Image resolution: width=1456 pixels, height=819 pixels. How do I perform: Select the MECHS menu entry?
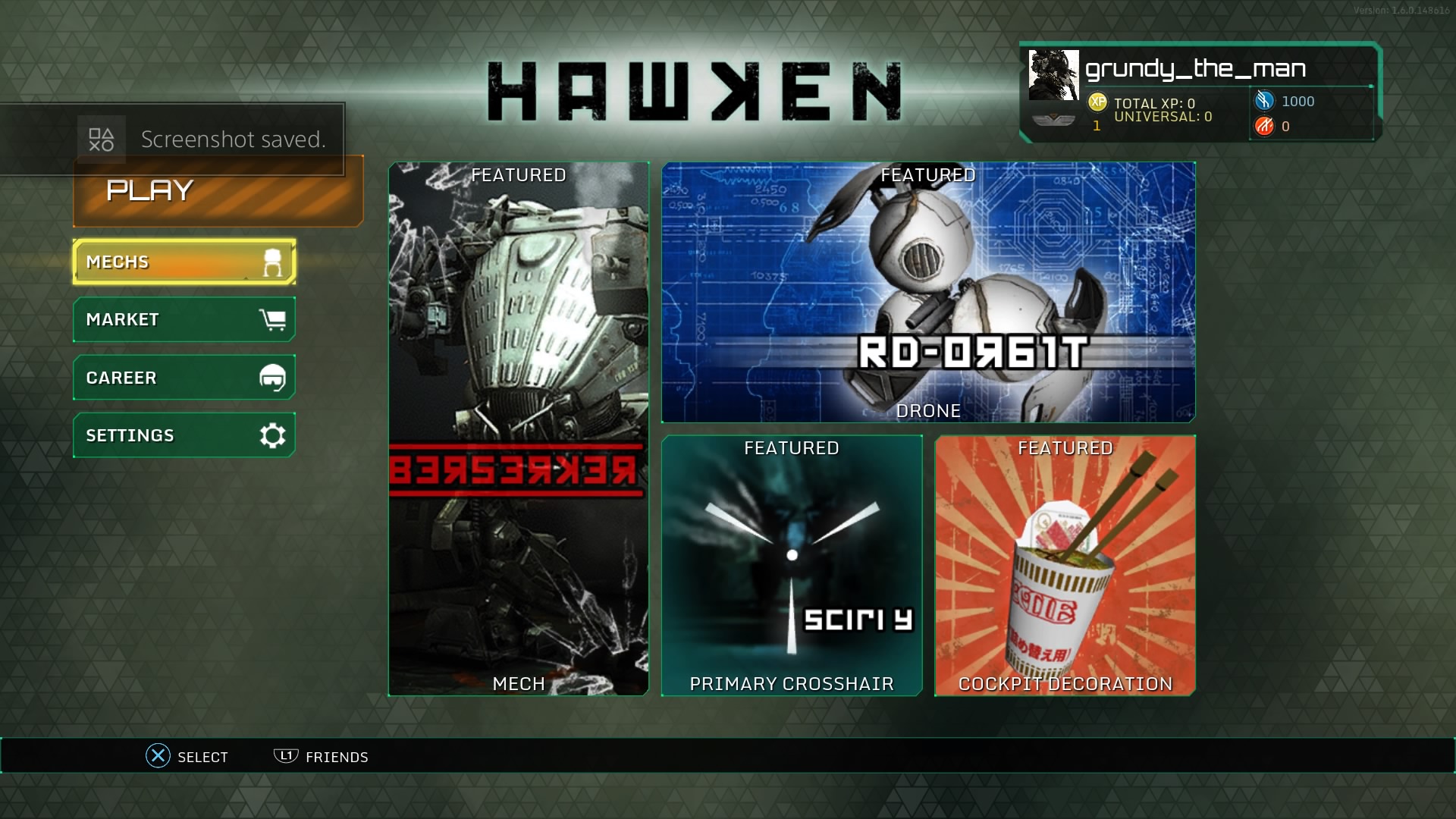152,262
